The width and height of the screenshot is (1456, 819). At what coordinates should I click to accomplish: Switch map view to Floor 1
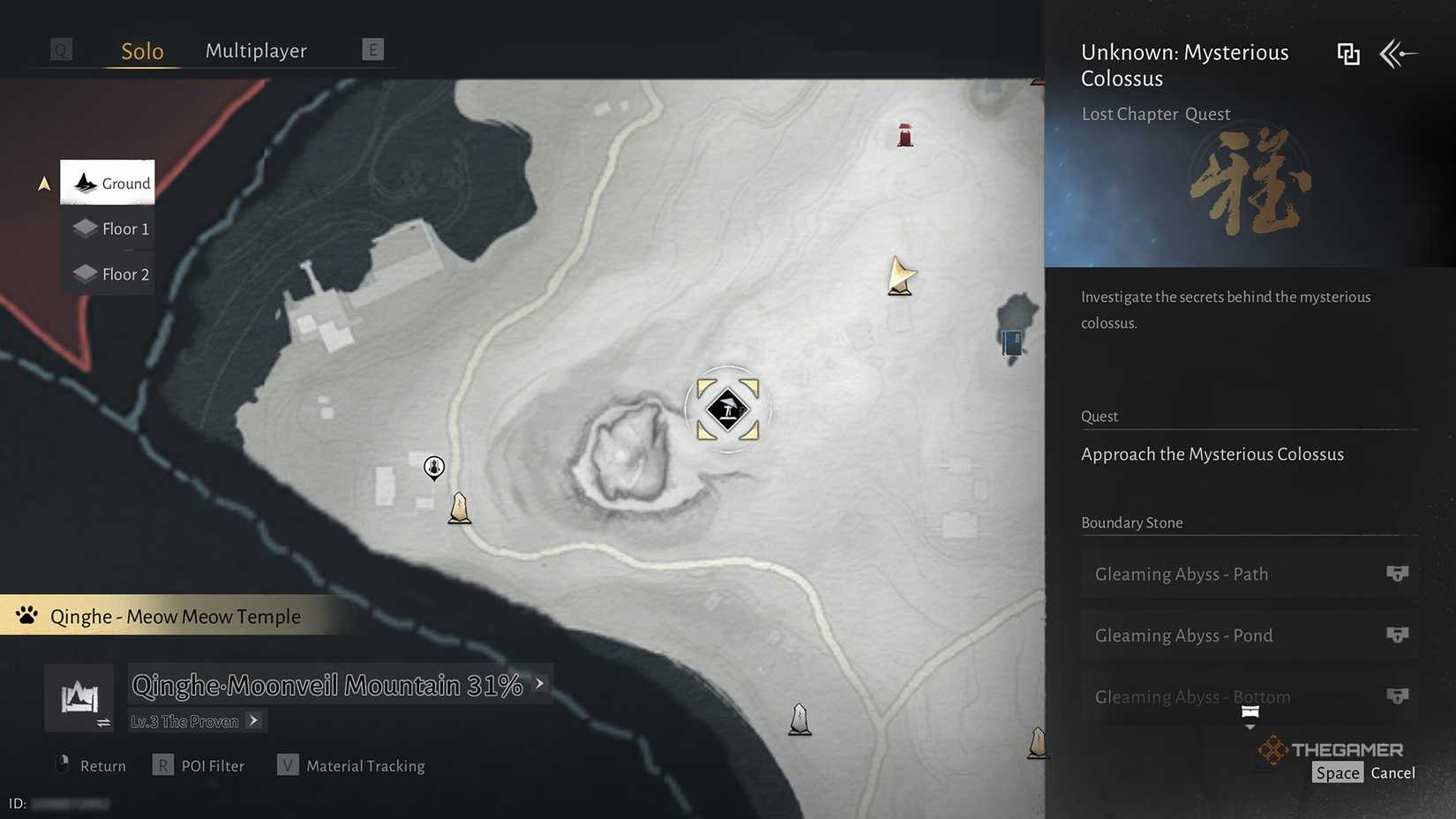click(x=109, y=228)
